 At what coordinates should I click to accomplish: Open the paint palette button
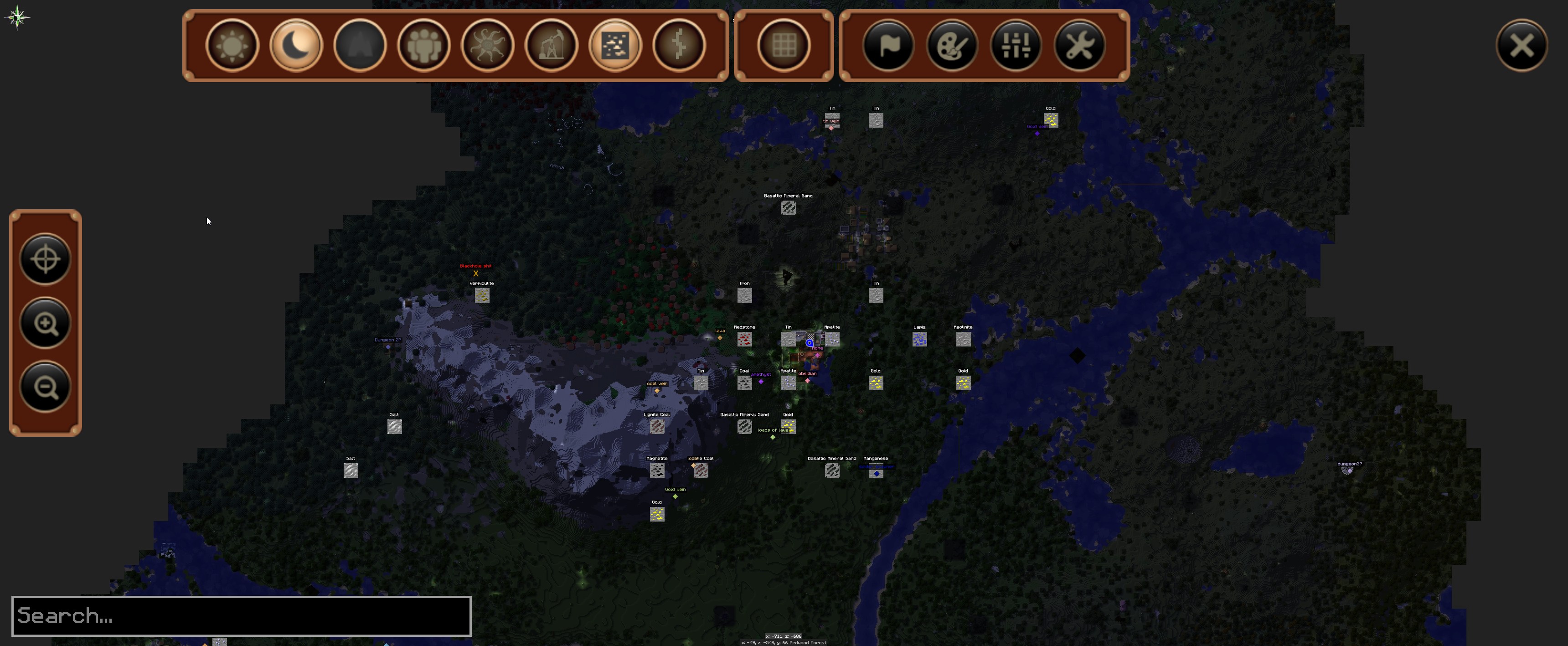[952, 45]
